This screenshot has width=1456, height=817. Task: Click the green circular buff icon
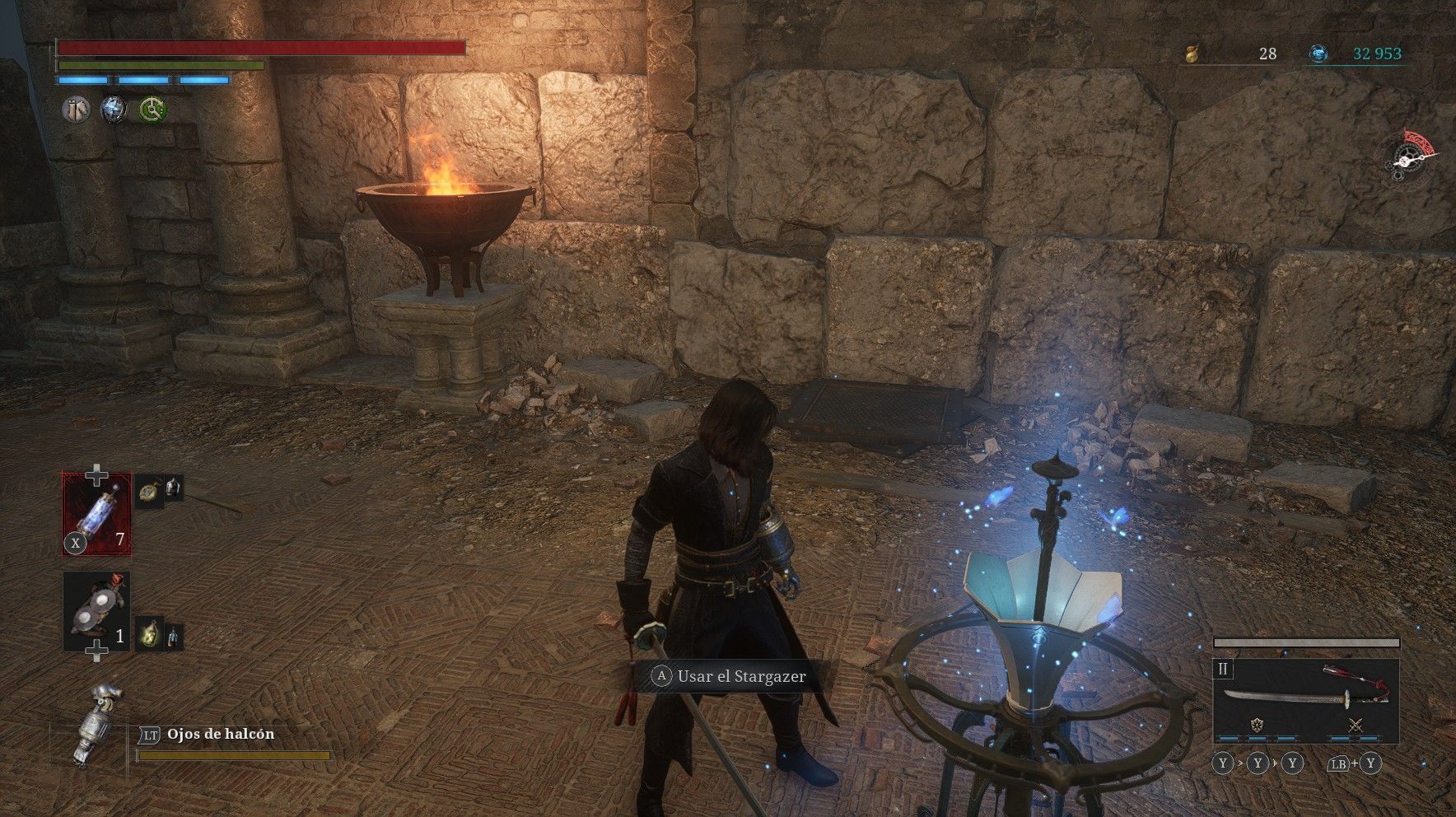(x=152, y=110)
